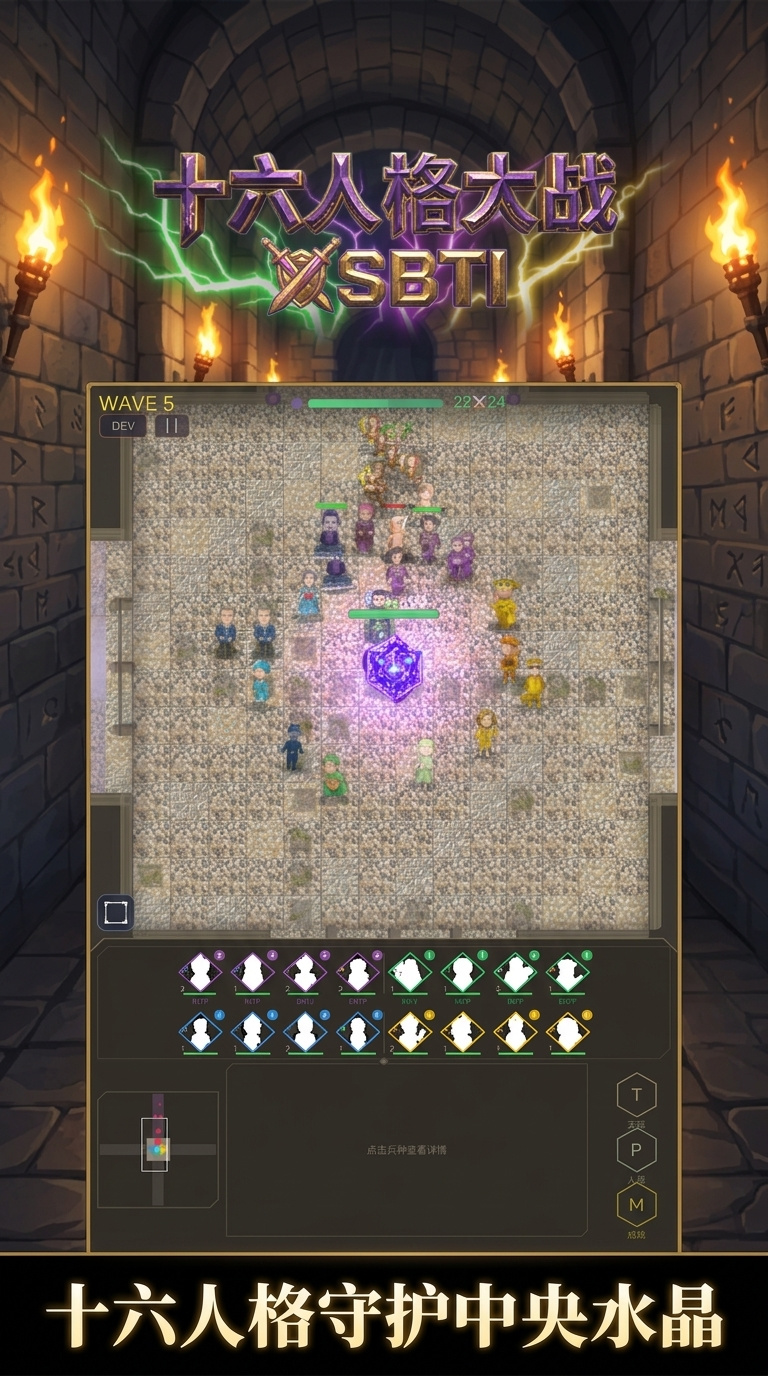Select the P hexagon button

coord(636,1151)
